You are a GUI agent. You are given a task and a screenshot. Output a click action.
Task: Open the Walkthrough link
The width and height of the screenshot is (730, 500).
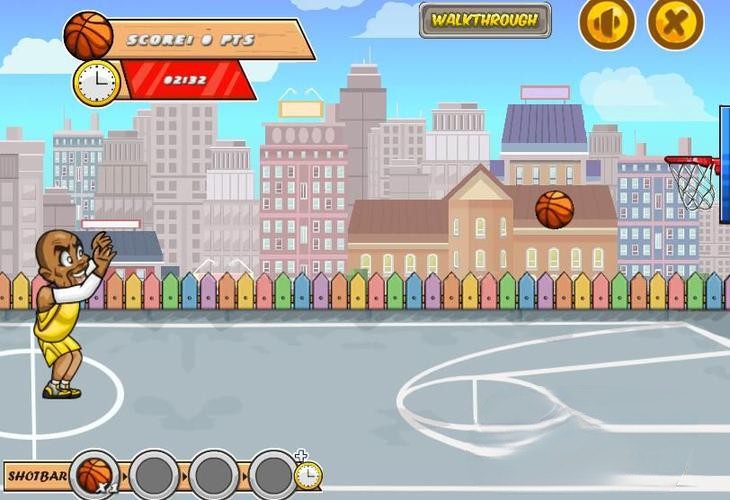tap(485, 19)
